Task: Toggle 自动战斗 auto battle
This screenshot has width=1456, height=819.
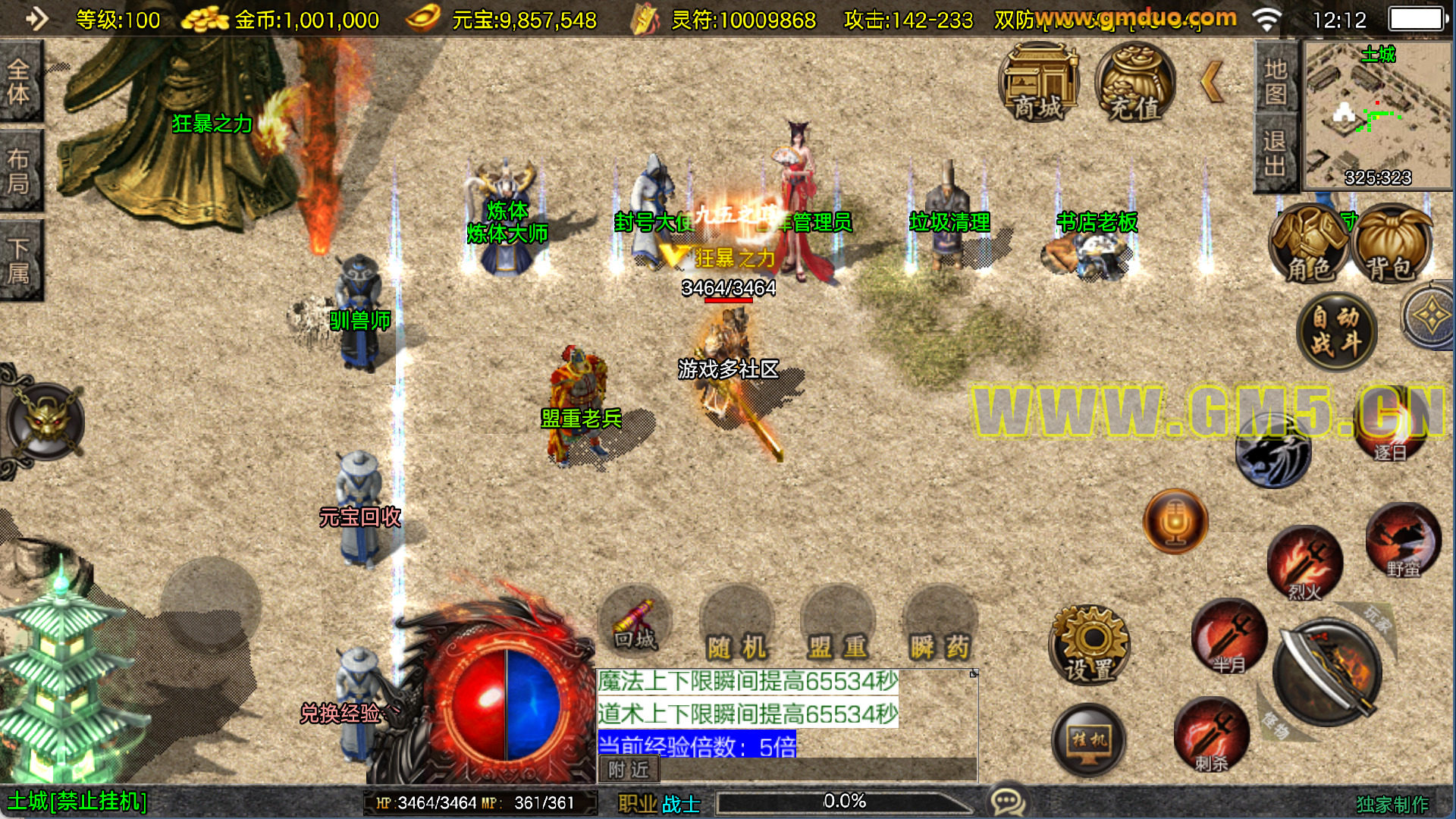Action: click(x=1336, y=331)
